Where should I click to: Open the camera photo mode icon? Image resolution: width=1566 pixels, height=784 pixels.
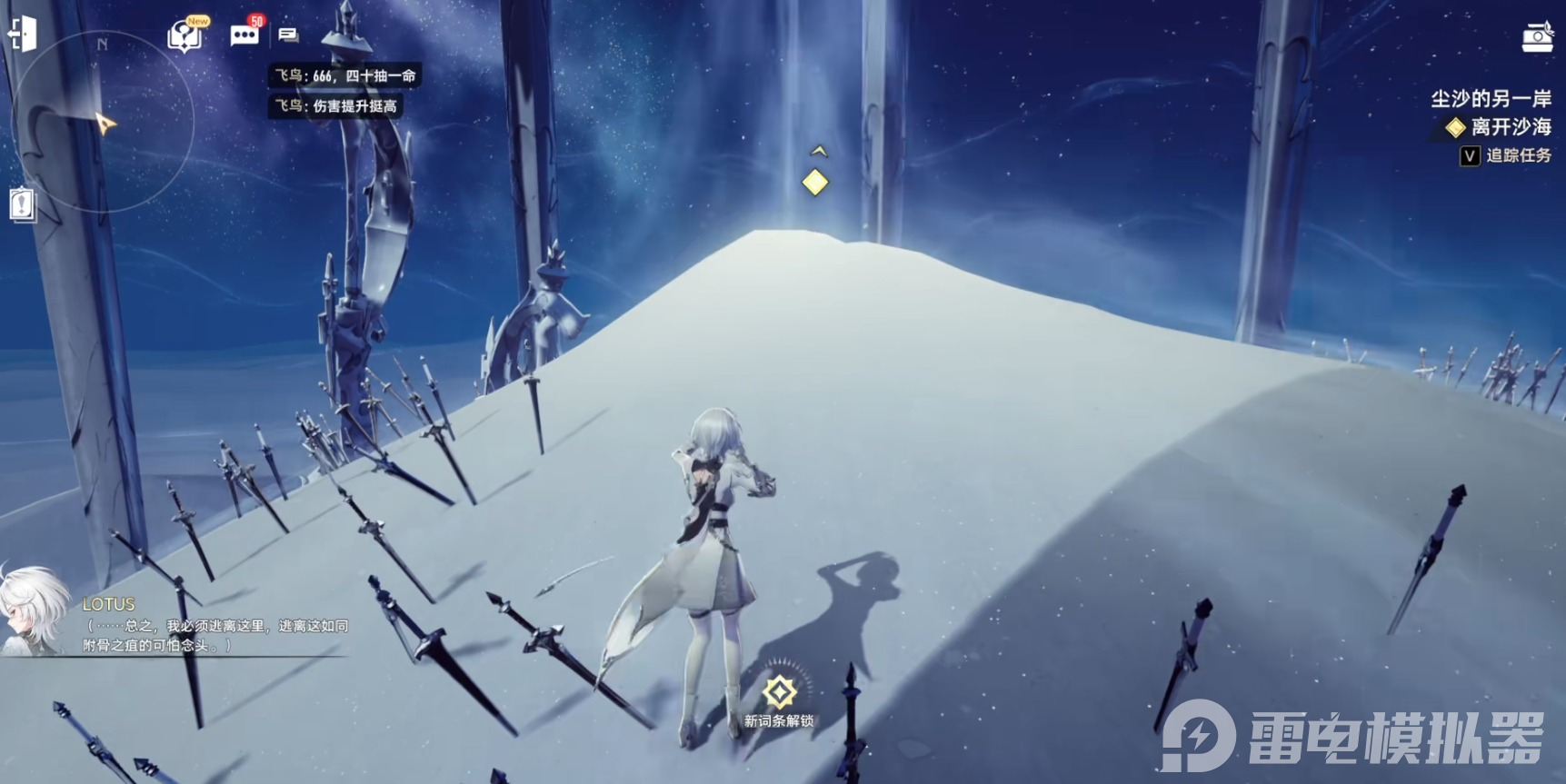(x=1537, y=37)
